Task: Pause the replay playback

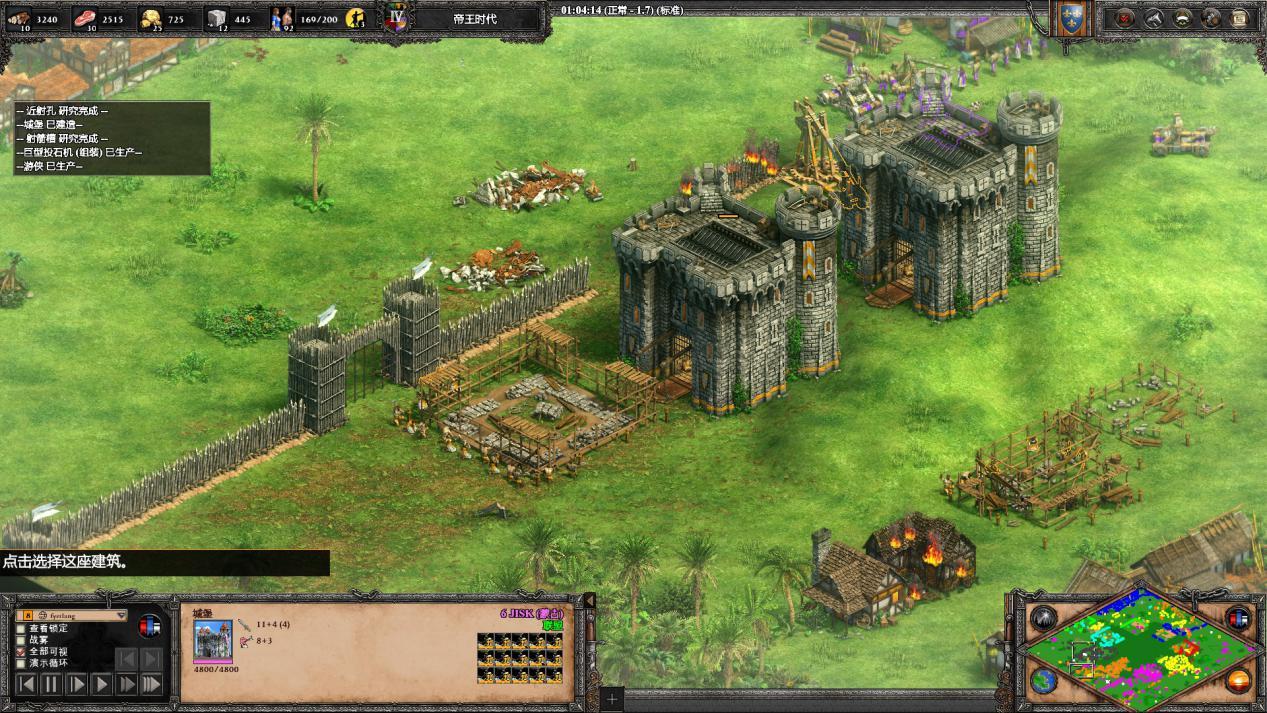Action: point(52,685)
